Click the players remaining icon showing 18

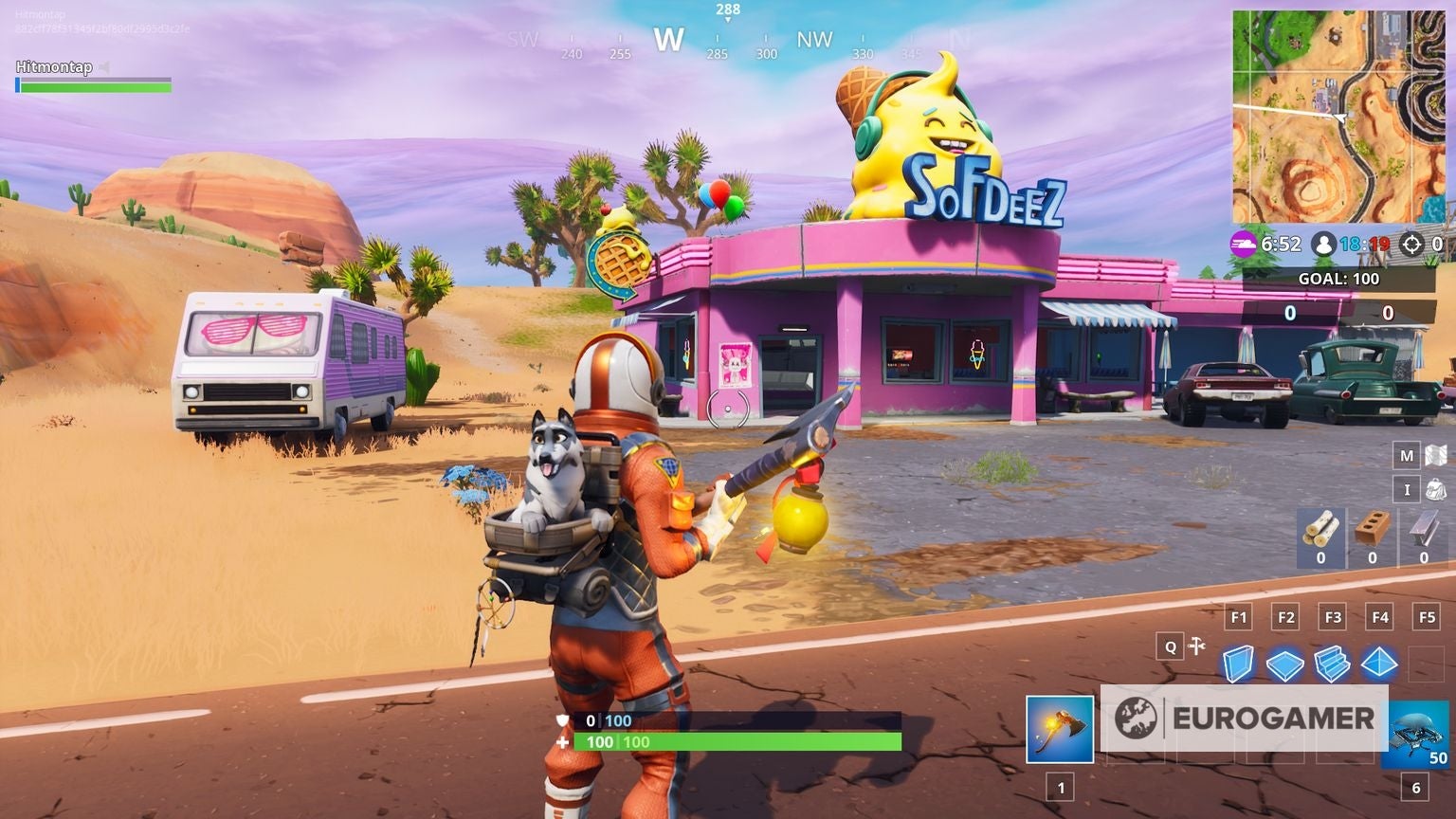point(1324,244)
